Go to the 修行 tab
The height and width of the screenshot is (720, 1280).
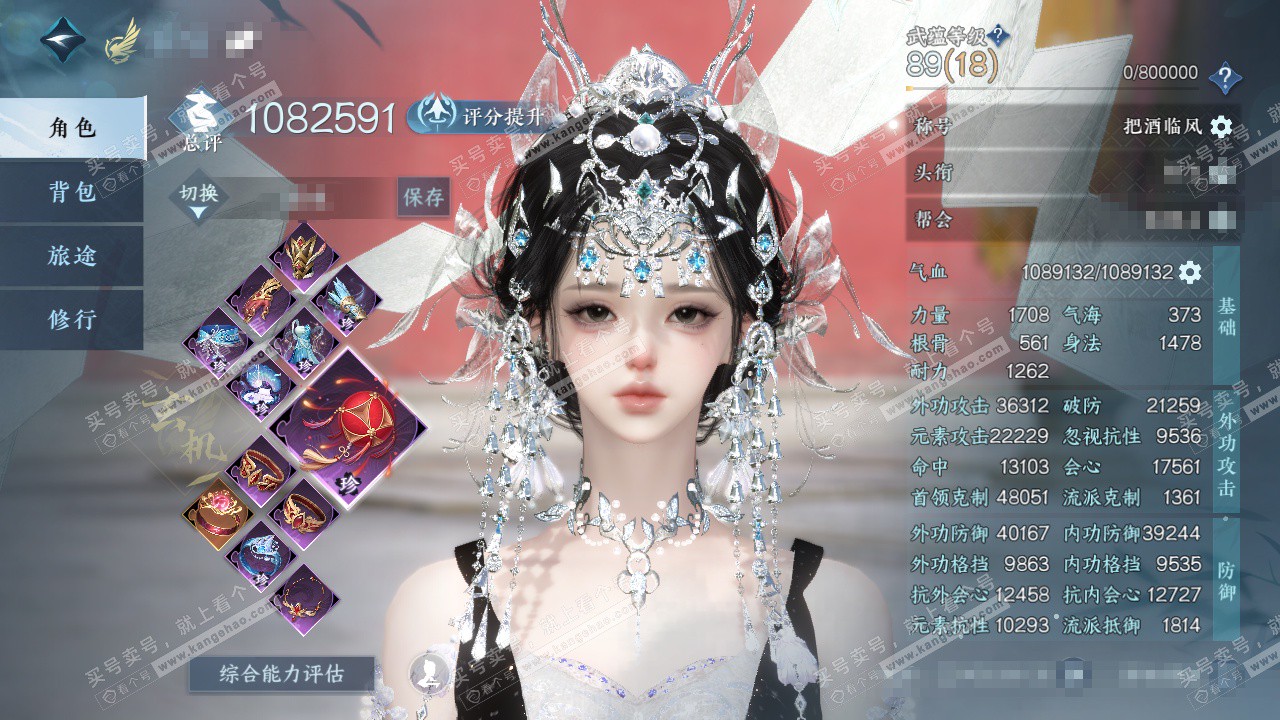pyautogui.click(x=72, y=320)
